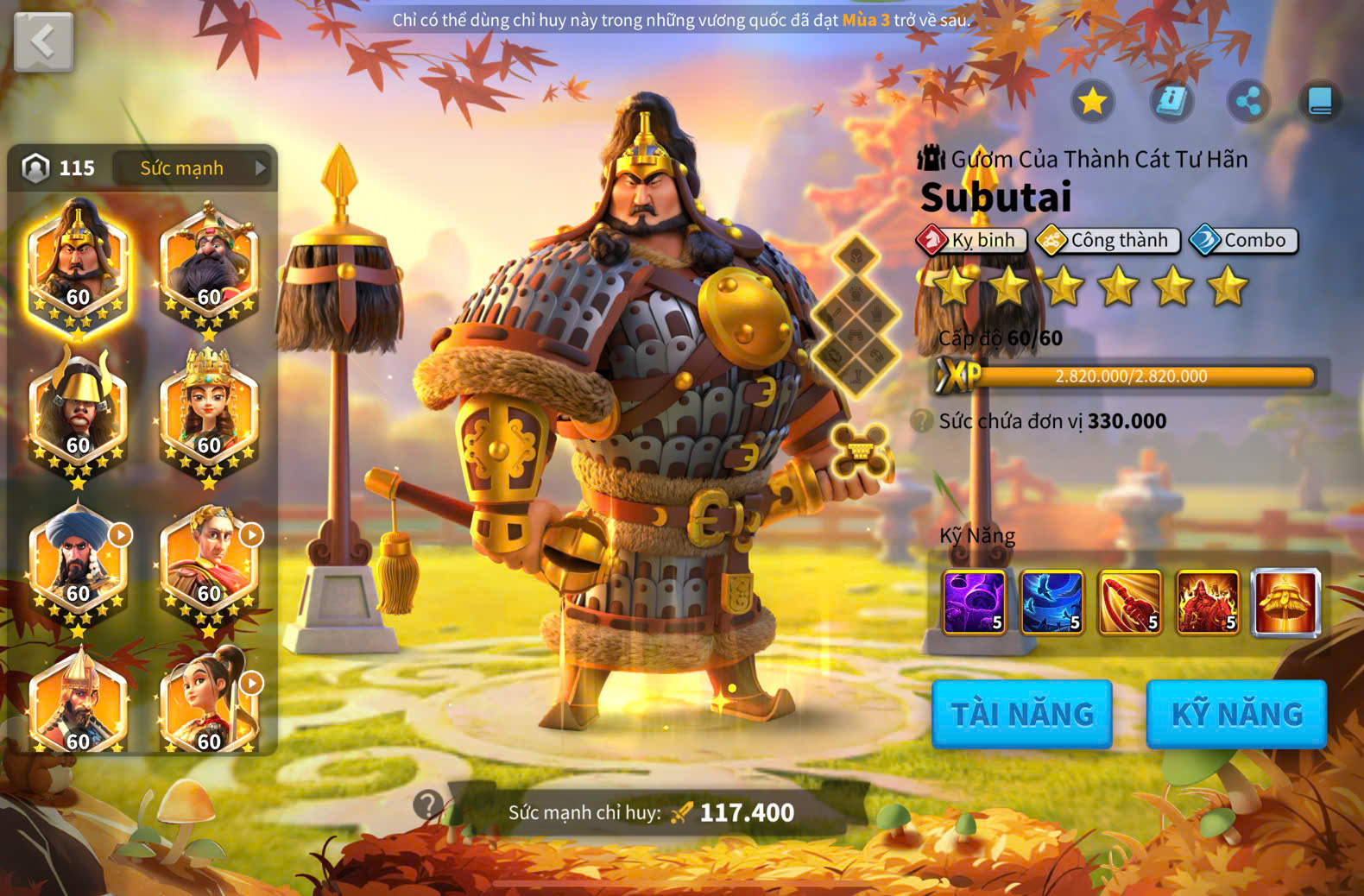This screenshot has width=1364, height=896.
Task: Go back with the arrow button
Action: [43, 41]
